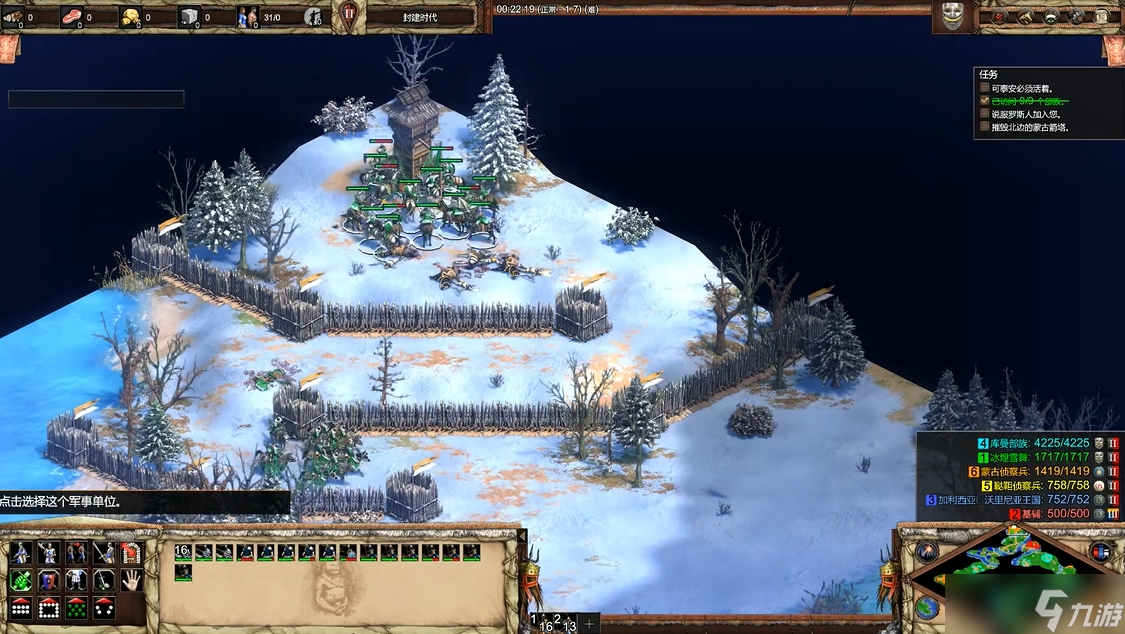Toggle the globe minimap mode button
Screen dimensions: 1125x634
(x=926, y=607)
